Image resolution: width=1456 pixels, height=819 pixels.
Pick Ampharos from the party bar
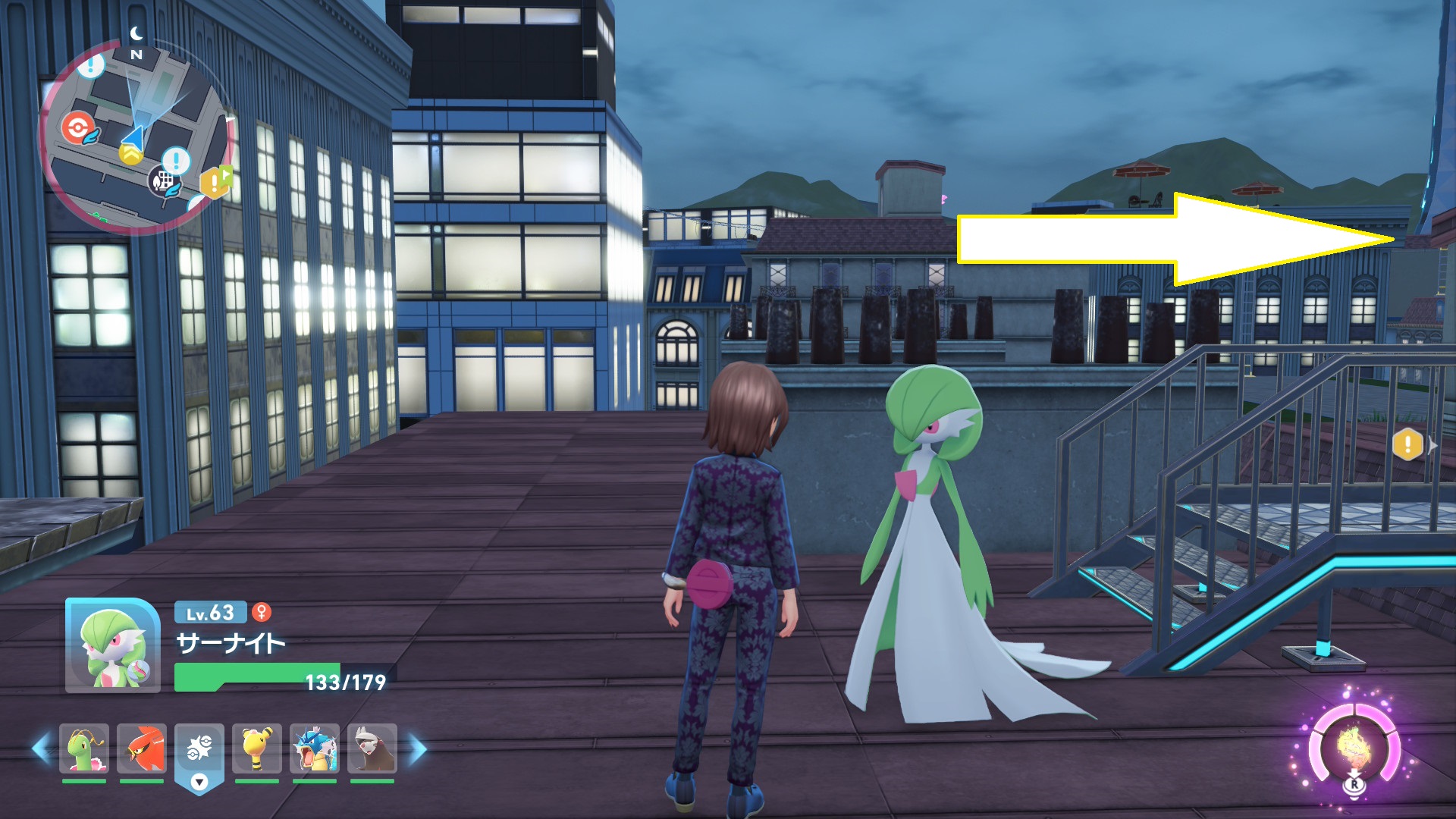click(257, 748)
